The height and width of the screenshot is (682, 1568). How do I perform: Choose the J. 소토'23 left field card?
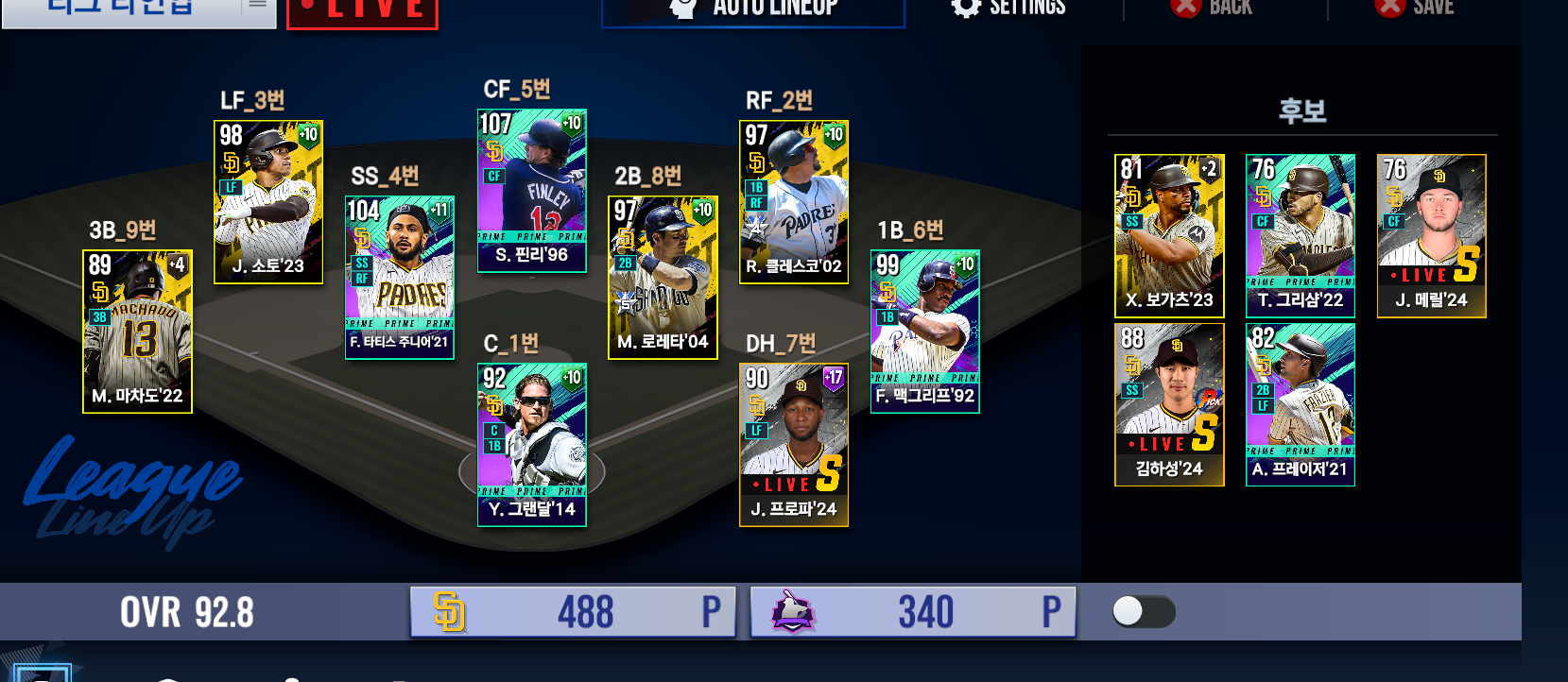(268, 201)
